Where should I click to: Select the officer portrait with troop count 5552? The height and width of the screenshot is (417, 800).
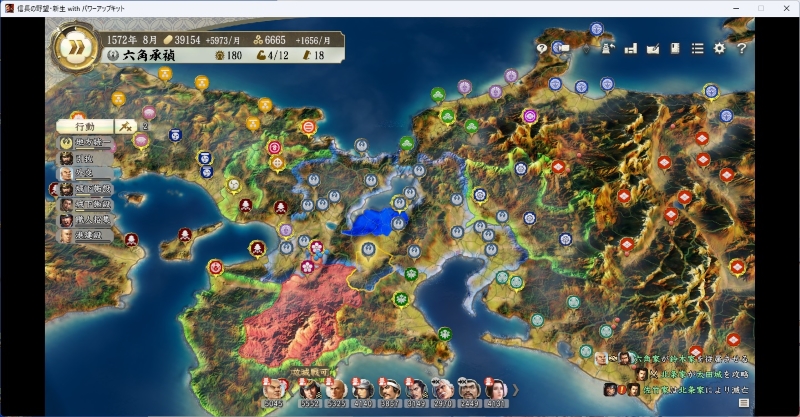(x=308, y=391)
